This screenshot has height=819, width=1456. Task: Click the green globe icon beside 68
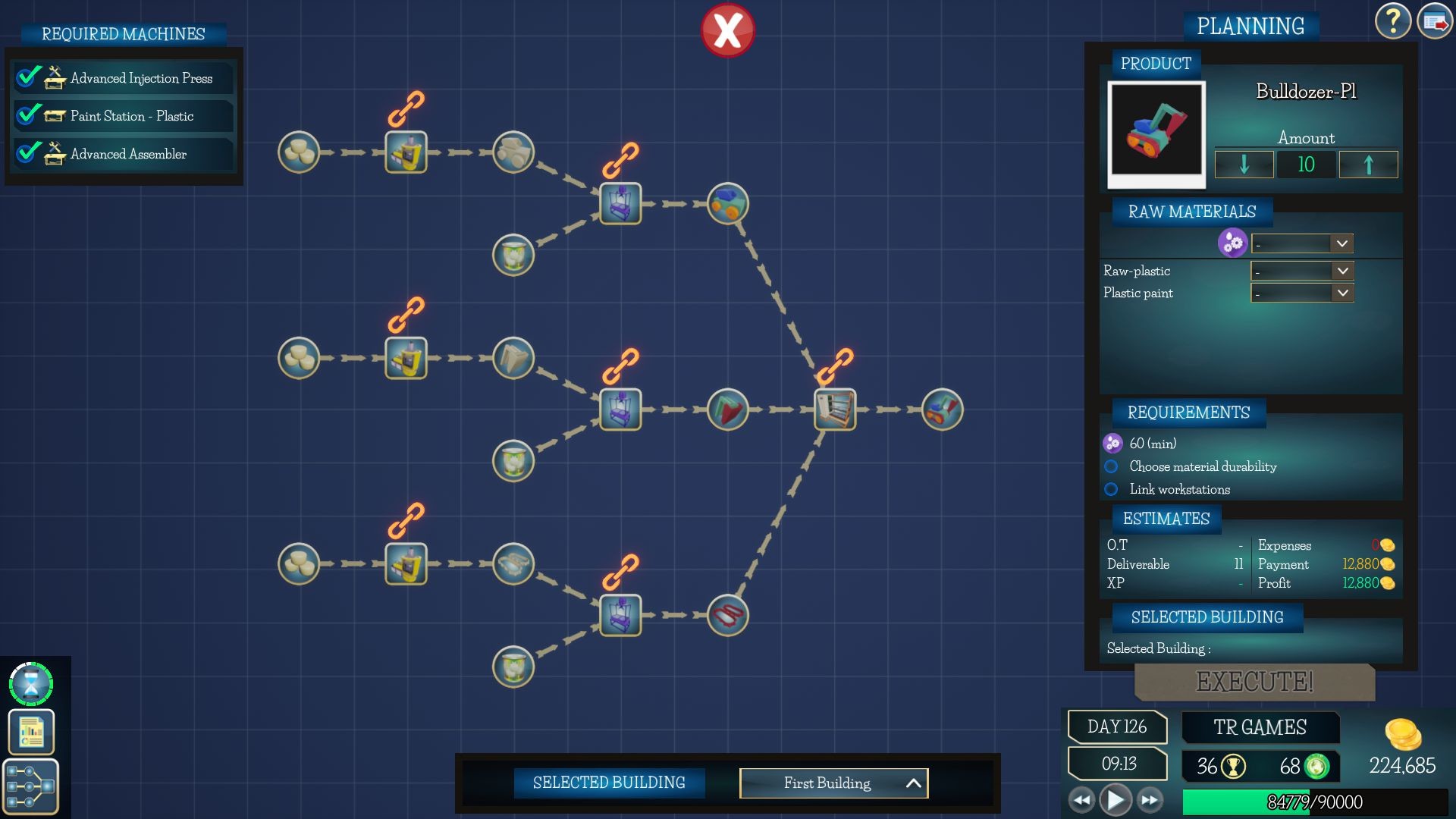(x=1316, y=767)
